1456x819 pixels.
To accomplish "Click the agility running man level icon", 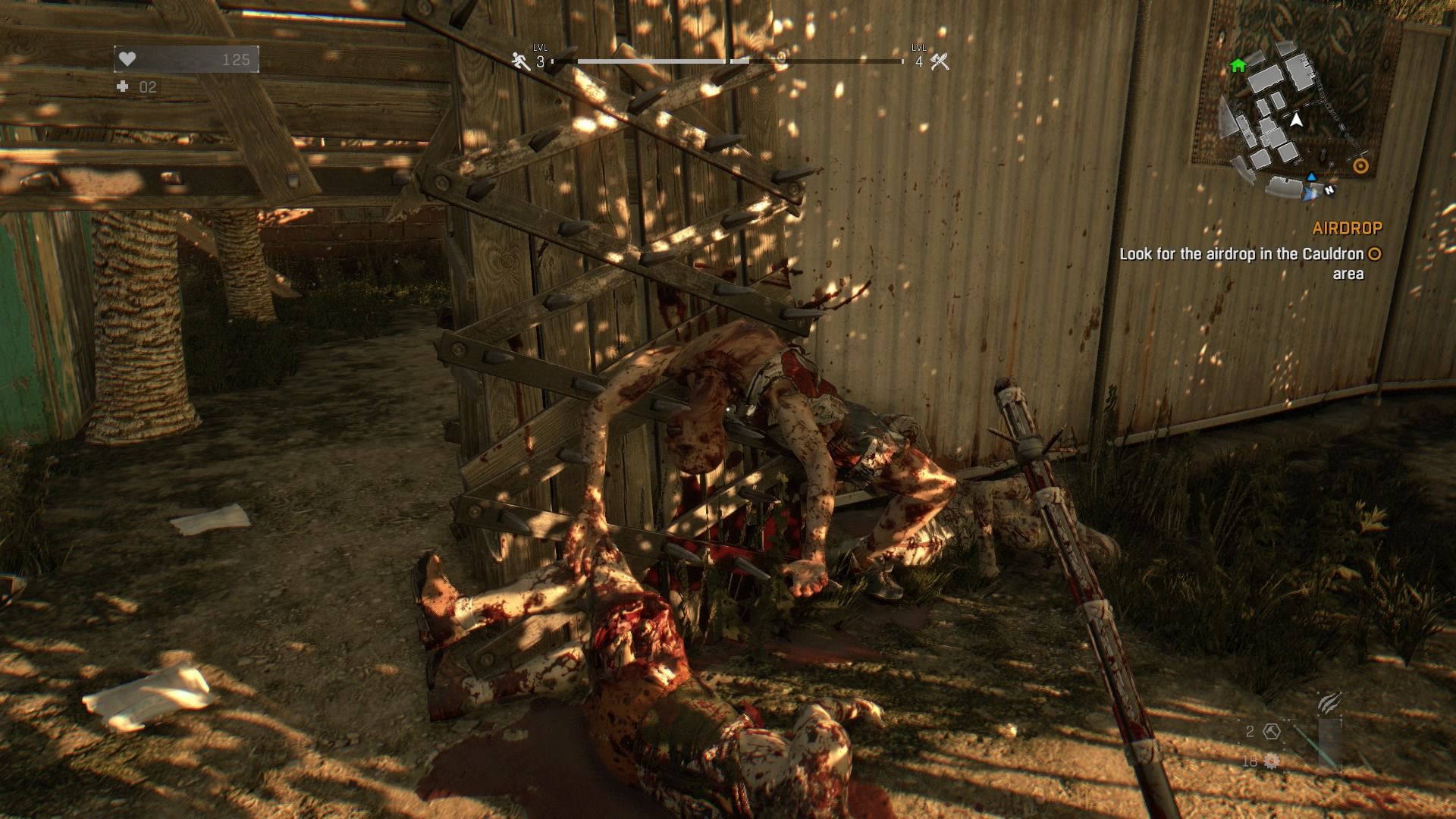I will [x=520, y=61].
